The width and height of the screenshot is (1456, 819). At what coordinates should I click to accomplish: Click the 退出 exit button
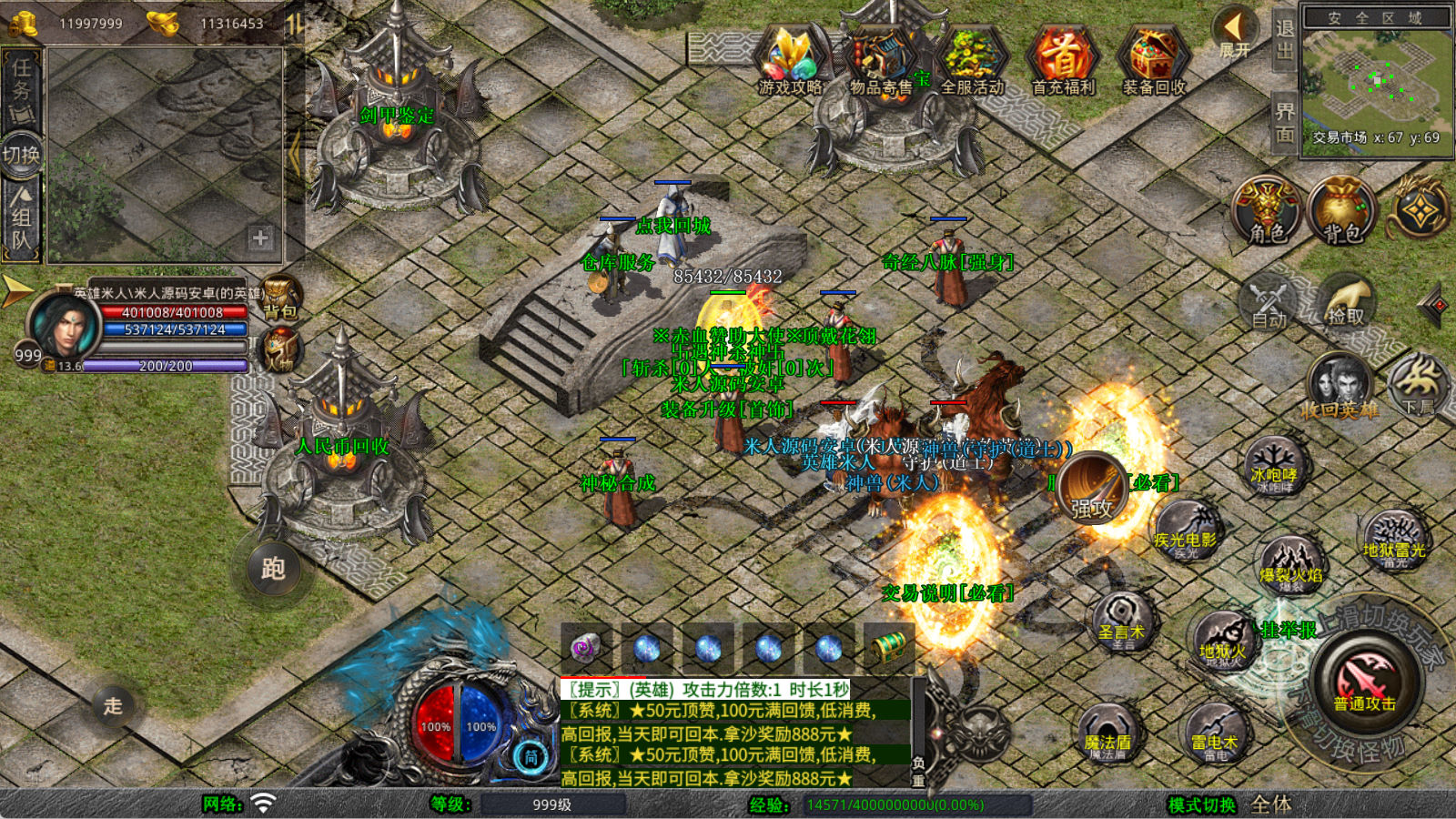1284,40
